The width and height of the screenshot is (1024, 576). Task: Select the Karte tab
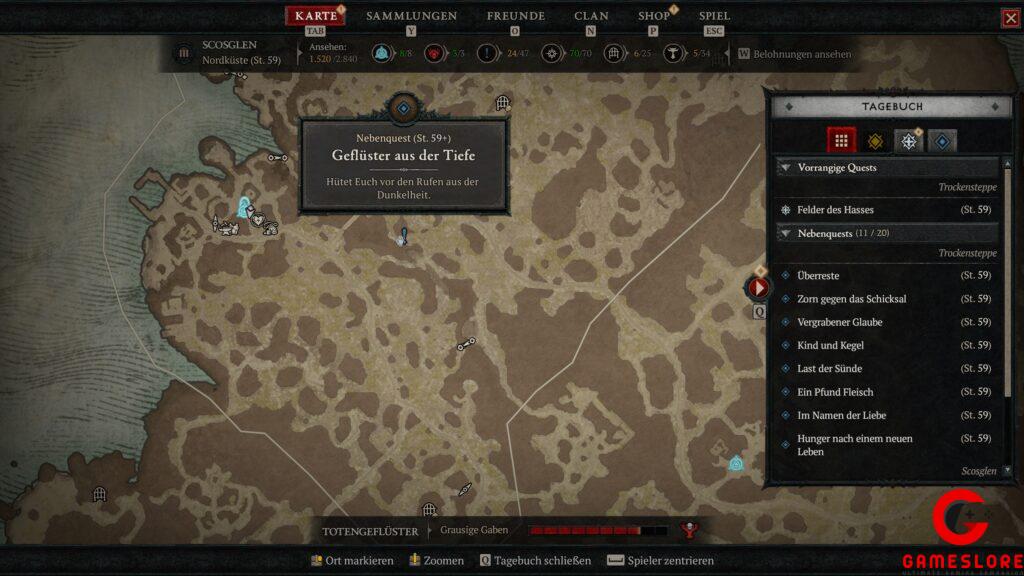pyautogui.click(x=316, y=16)
